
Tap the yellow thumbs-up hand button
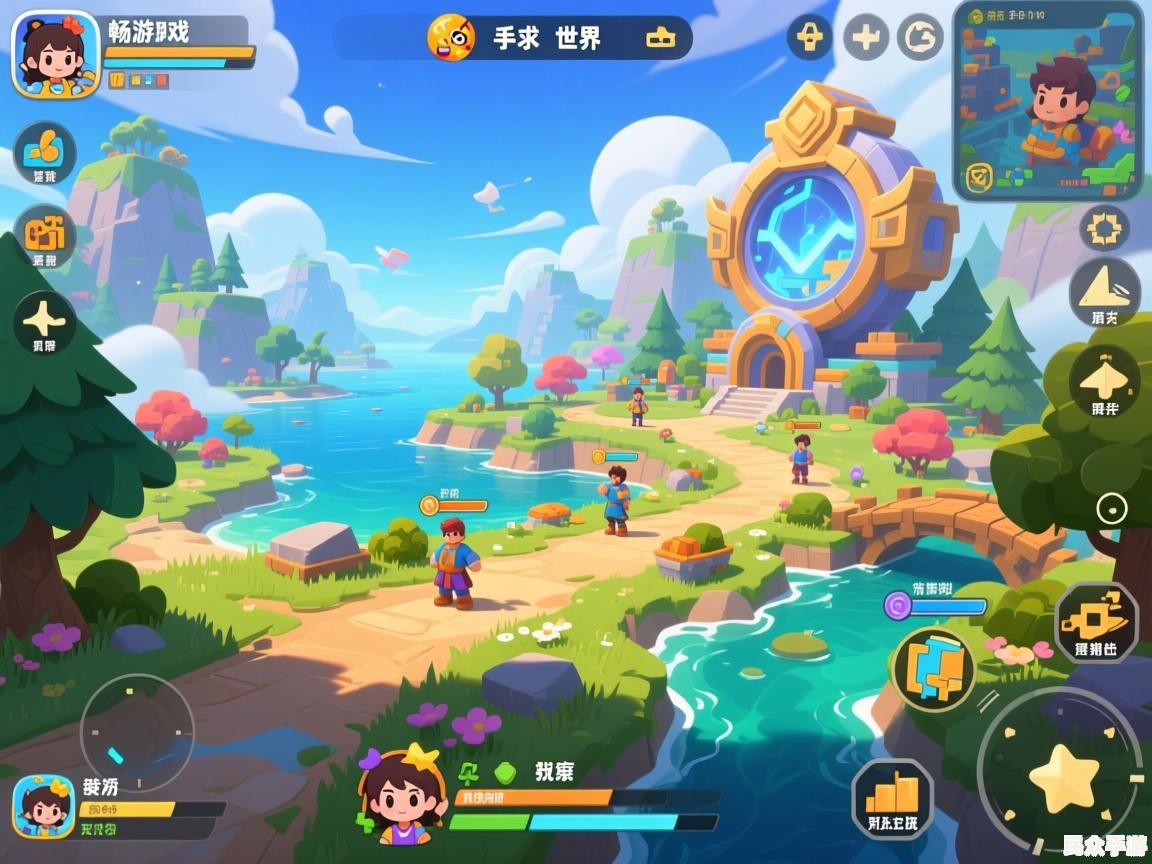tap(45, 151)
